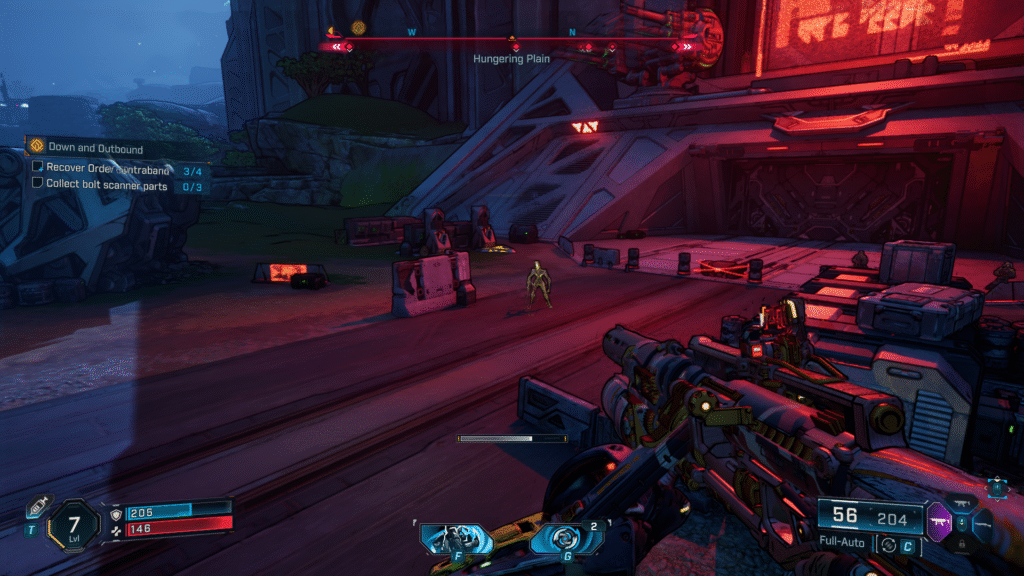Activate the action skill icon
Viewport: 1024px width, 576px height.
(x=455, y=537)
